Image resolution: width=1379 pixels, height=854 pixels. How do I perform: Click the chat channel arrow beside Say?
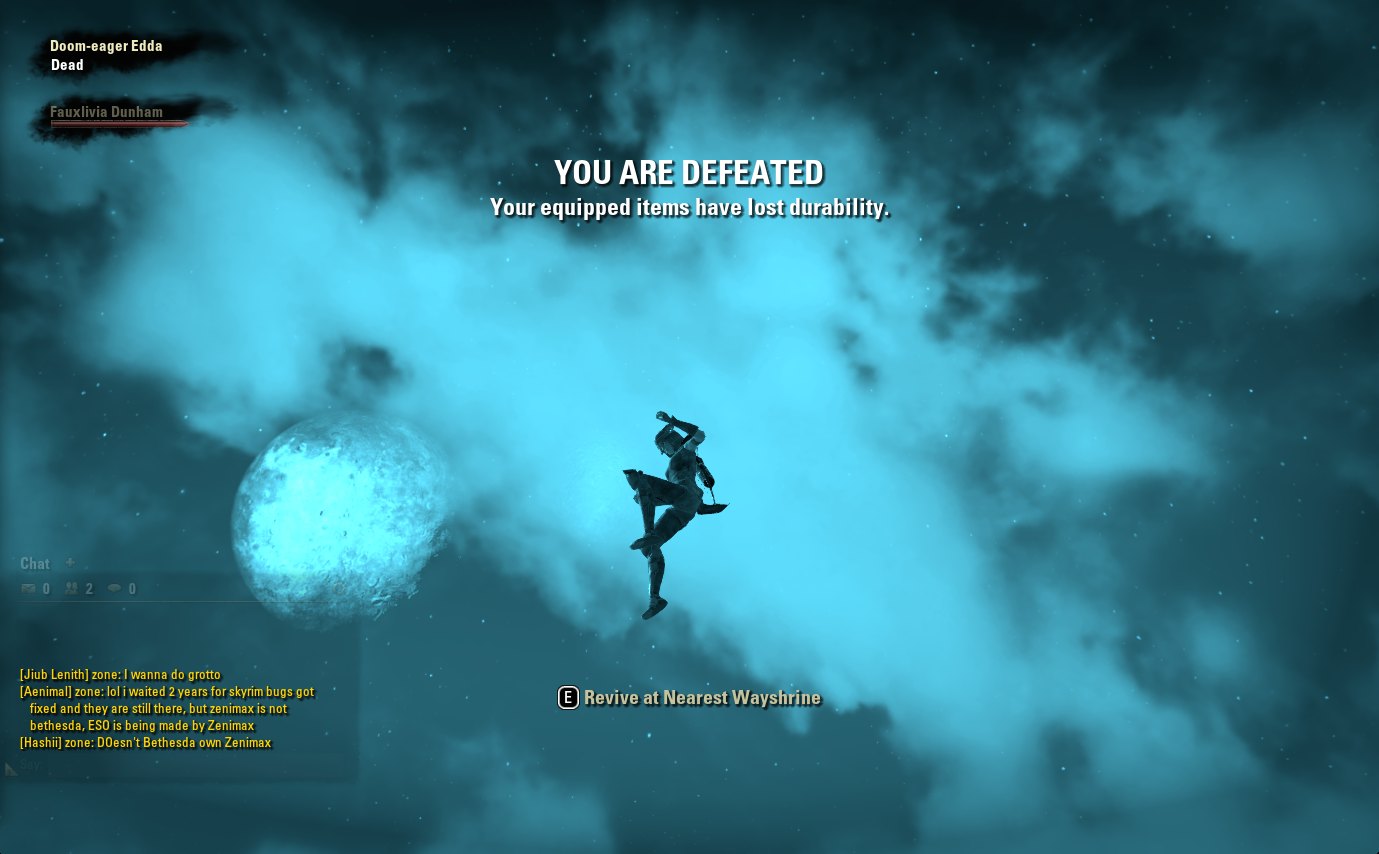[x=11, y=768]
